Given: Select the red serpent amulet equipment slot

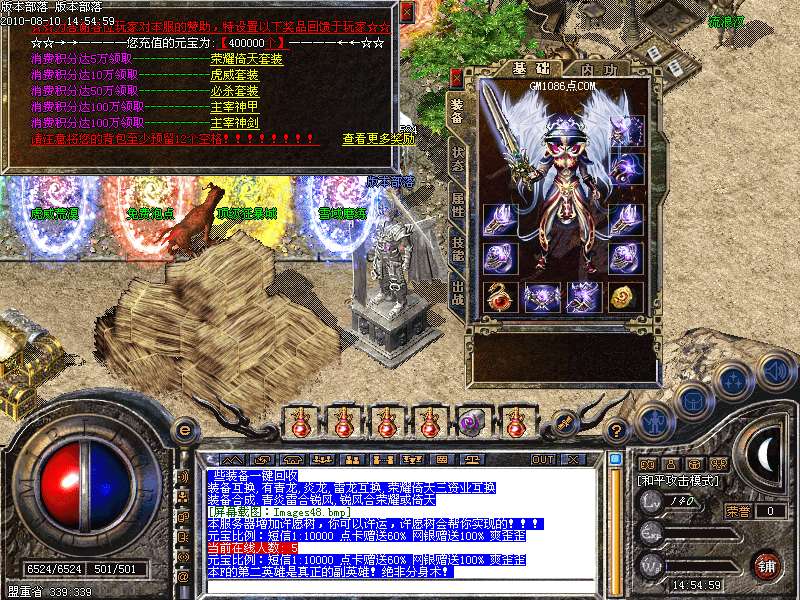Looking at the screenshot, I should 498,297.
